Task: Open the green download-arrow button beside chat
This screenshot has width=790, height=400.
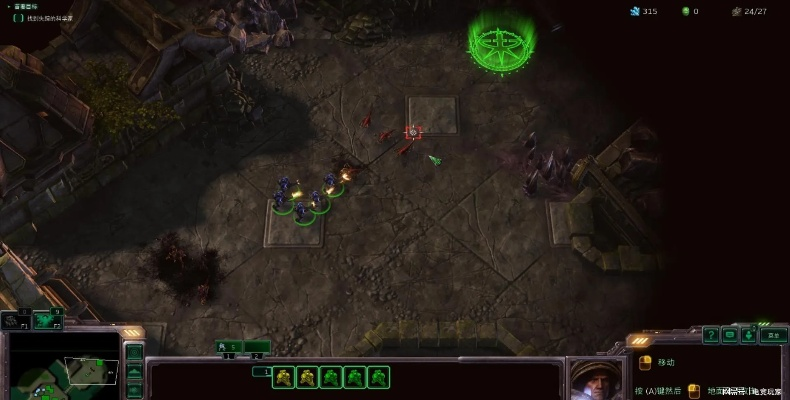Action: [750, 335]
